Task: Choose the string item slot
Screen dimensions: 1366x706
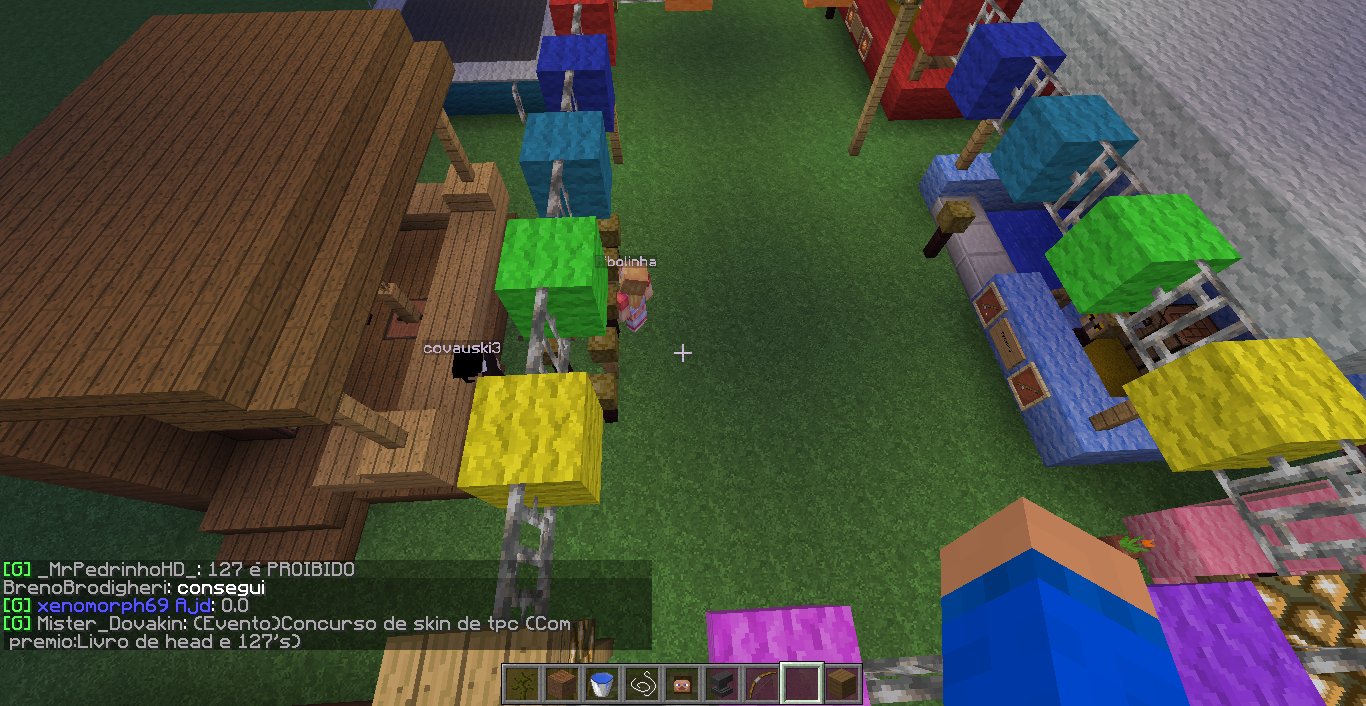Action: click(x=641, y=685)
